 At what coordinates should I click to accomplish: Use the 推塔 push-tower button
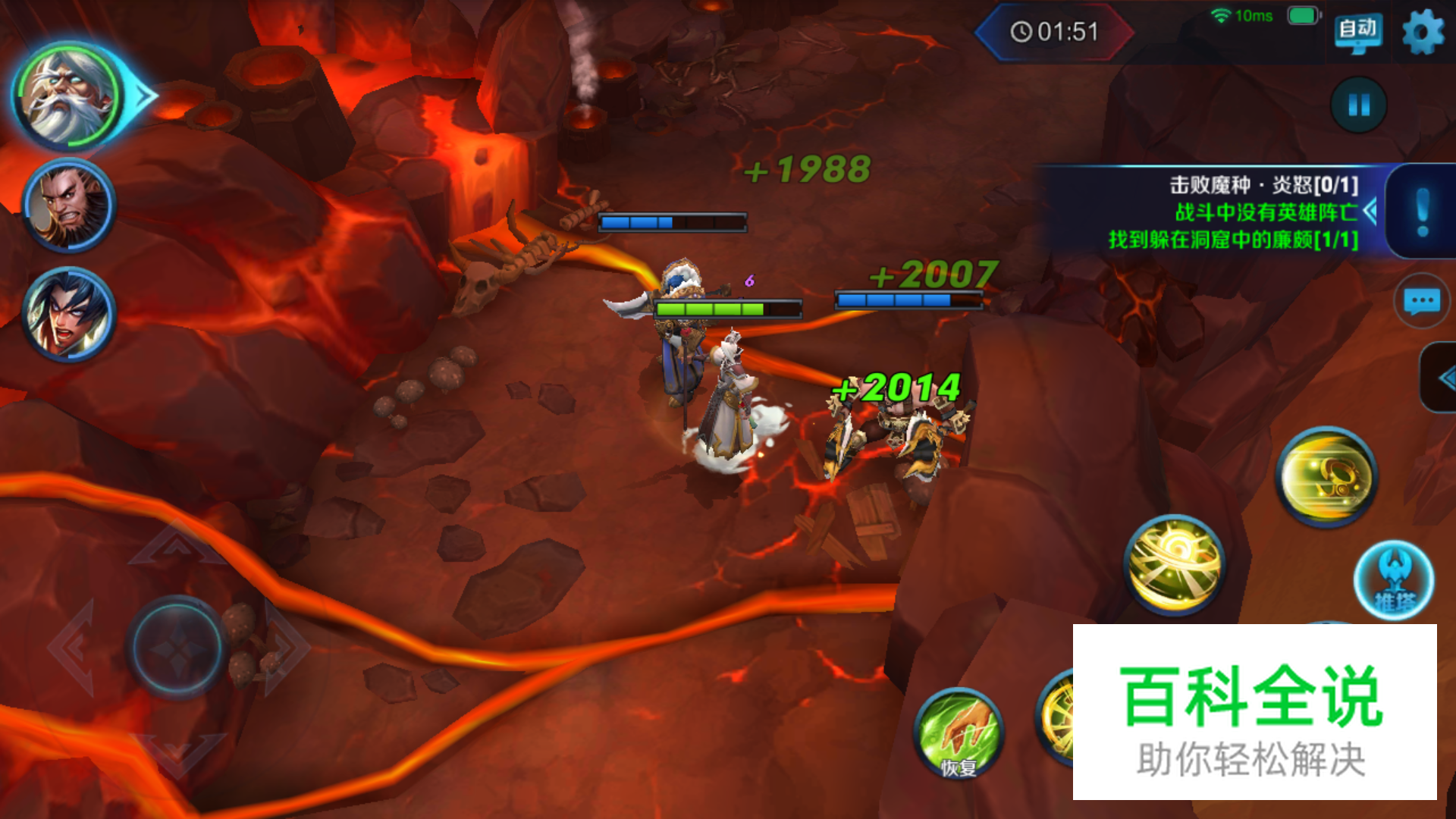(x=1394, y=581)
